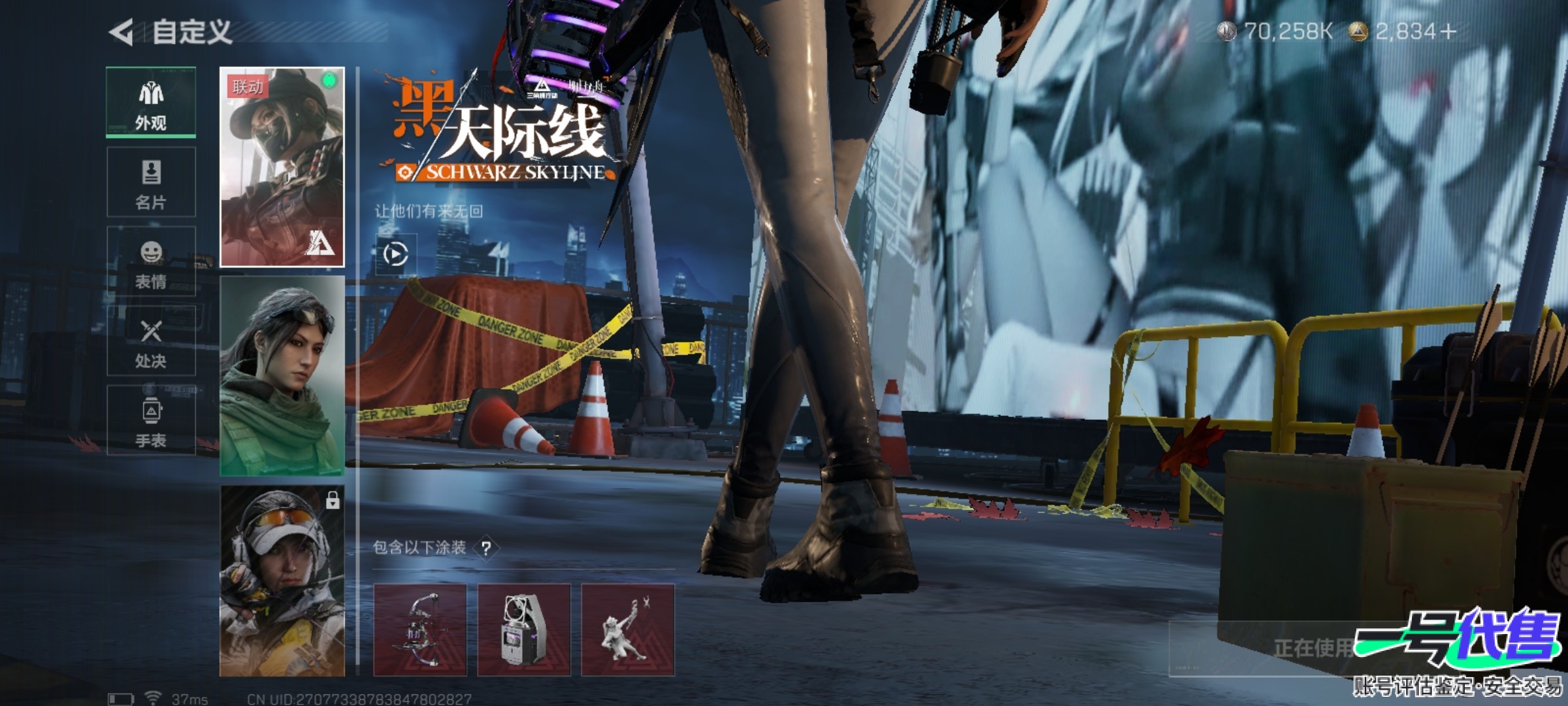Select the locked white cap skin
1568x706 pixels.
tap(282, 580)
